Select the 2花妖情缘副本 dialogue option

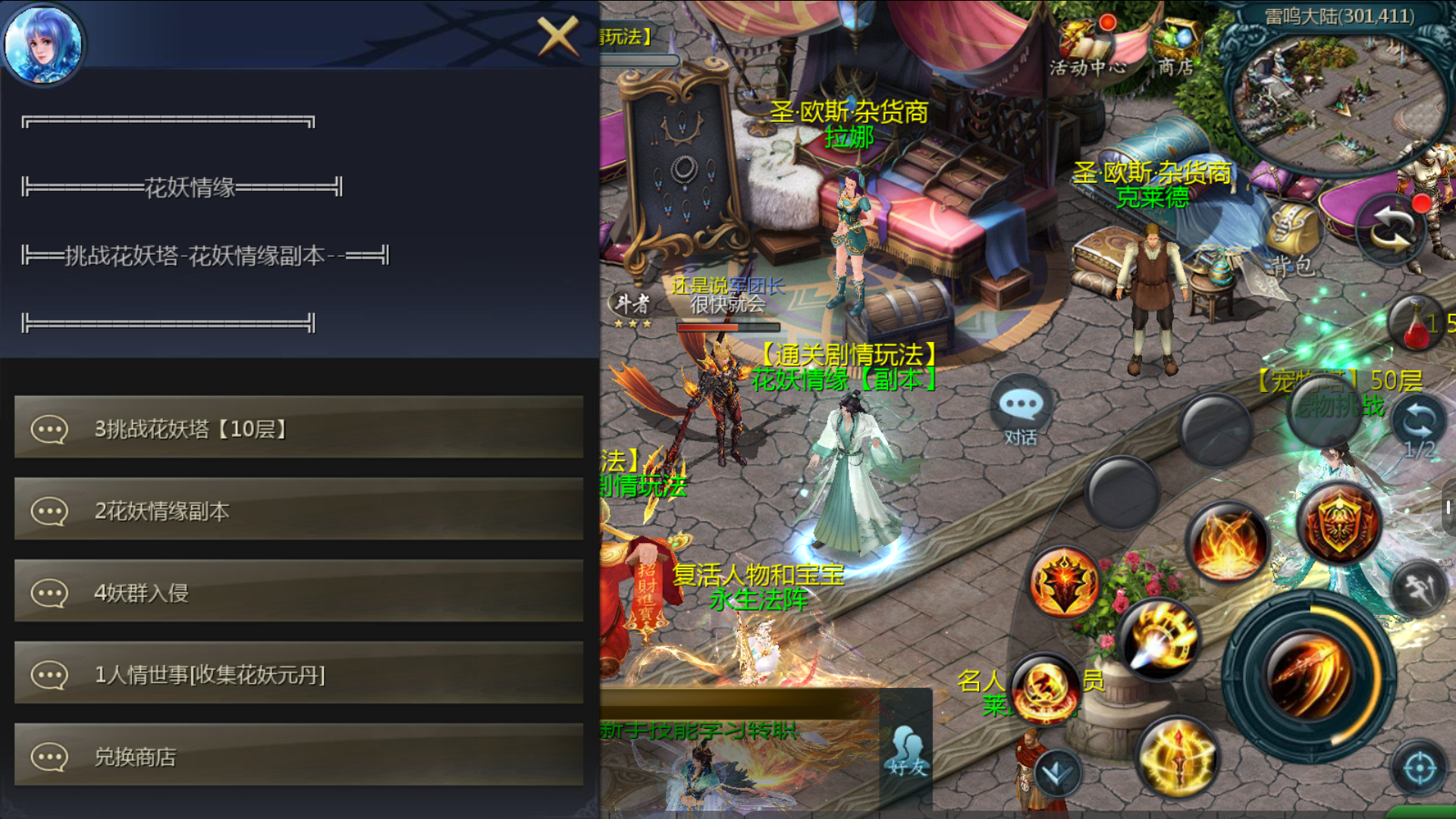coord(299,510)
